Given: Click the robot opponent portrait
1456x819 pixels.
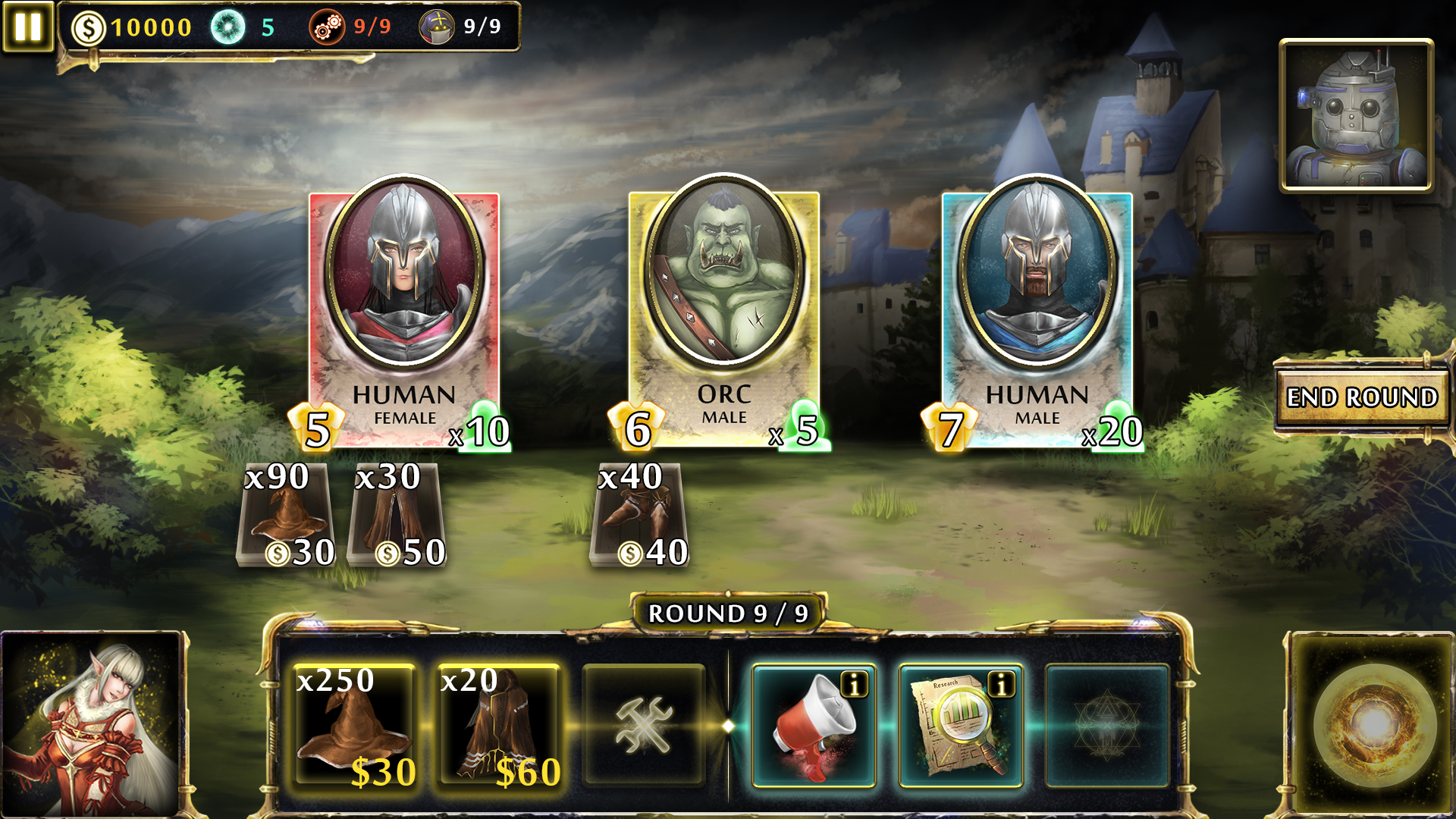Looking at the screenshot, I should 1356,115.
